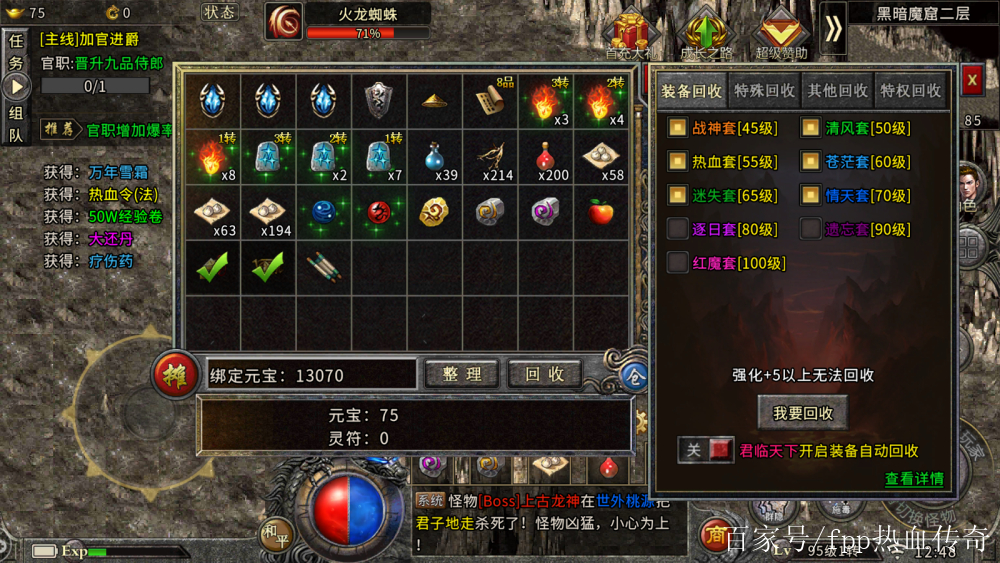The width and height of the screenshot is (1000, 563).
Task: Open the 特殊回收 tab
Action: (x=765, y=91)
